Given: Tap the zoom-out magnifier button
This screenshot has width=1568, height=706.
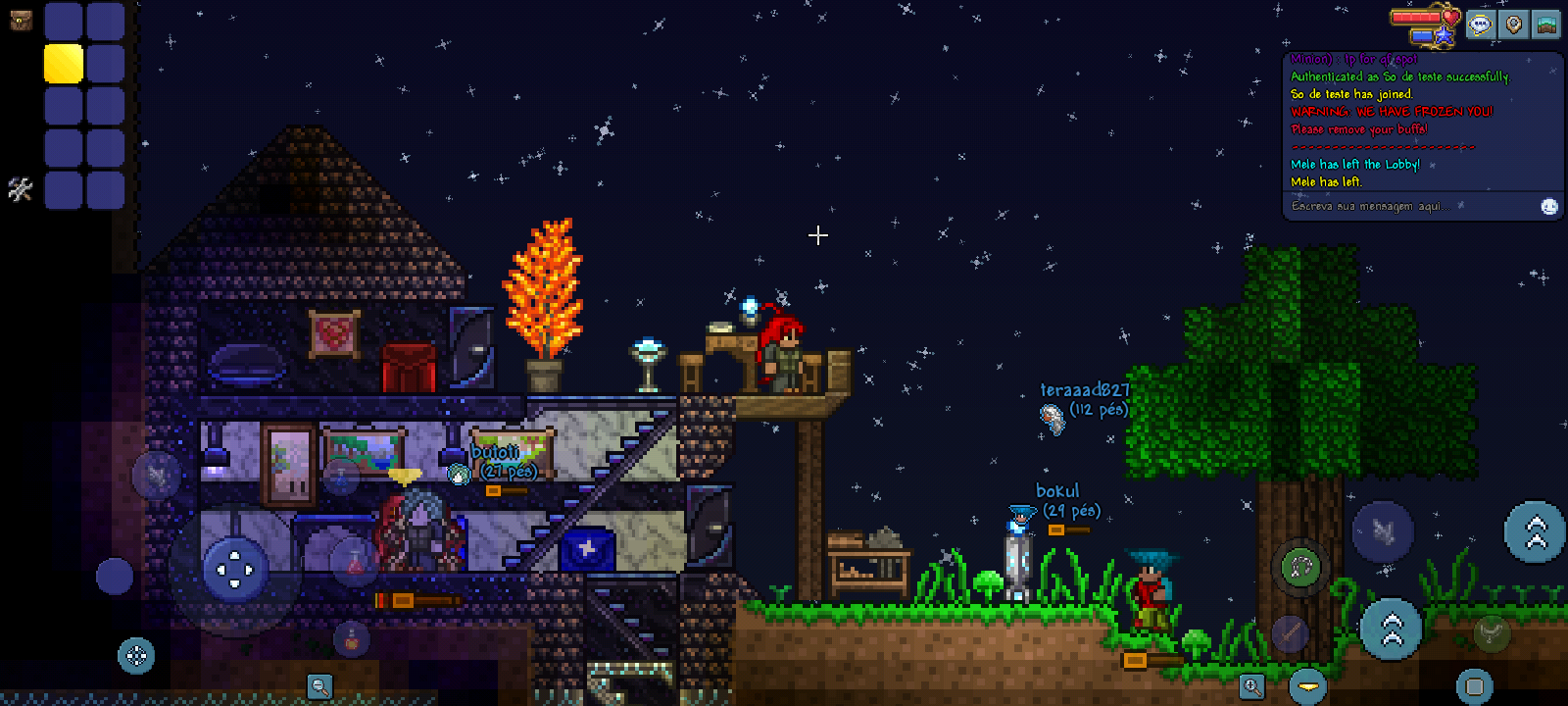Looking at the screenshot, I should click(319, 686).
